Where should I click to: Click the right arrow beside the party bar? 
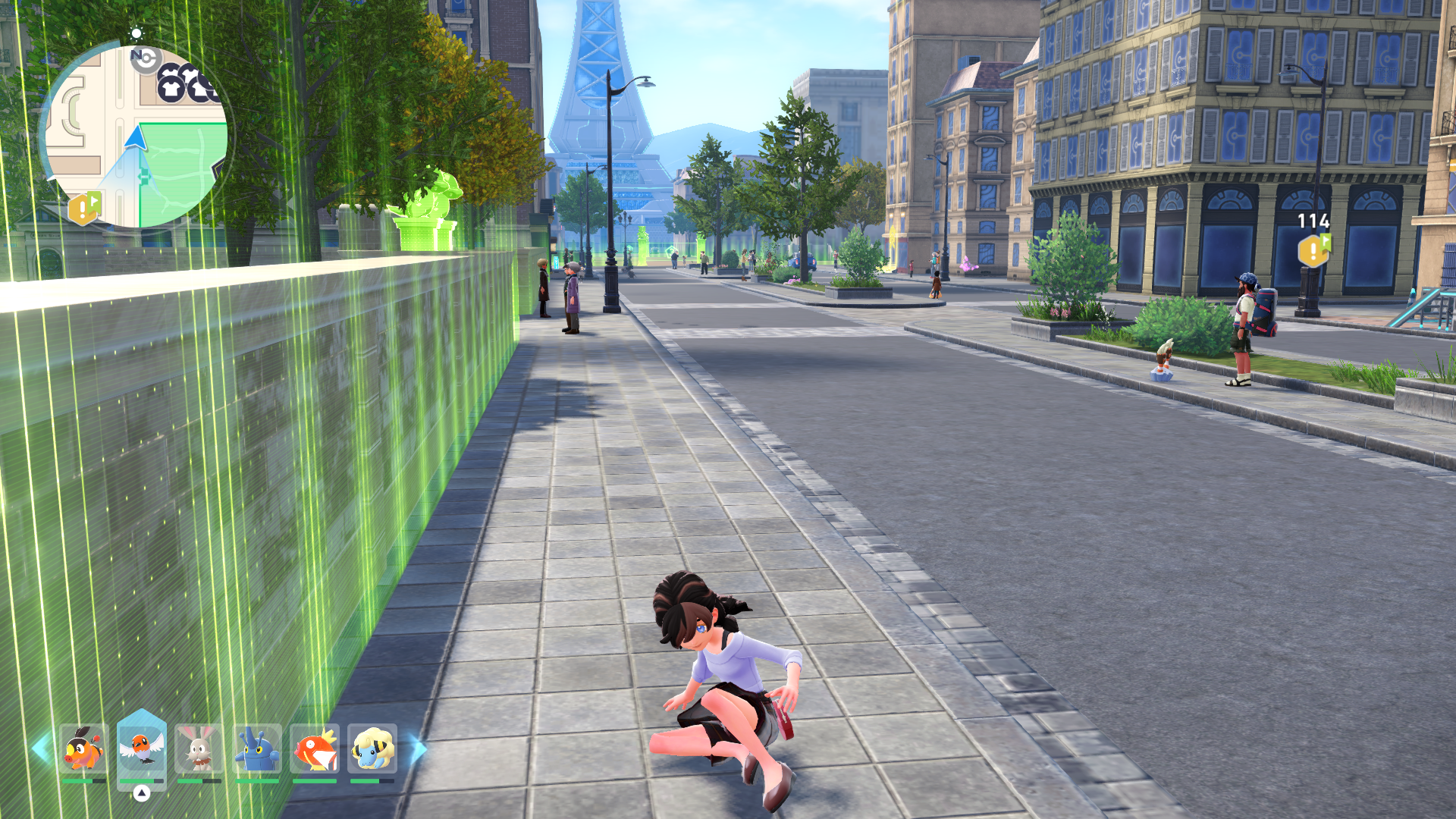click(x=418, y=748)
